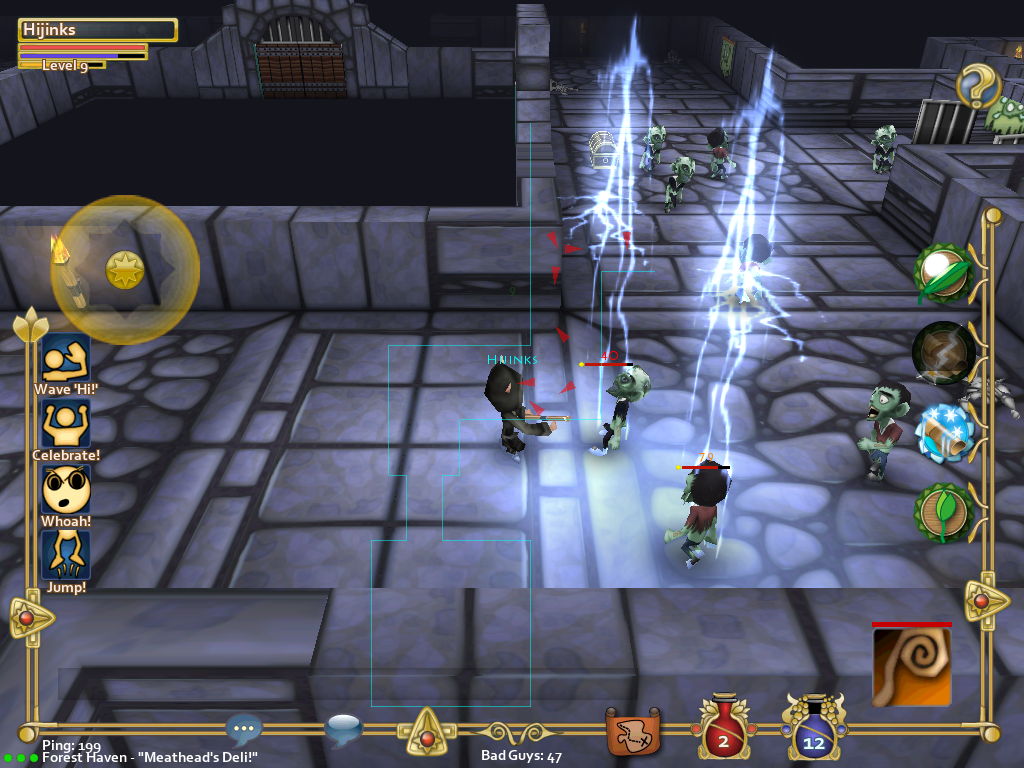
Task: Open the treasure map scroll
Action: point(634,732)
